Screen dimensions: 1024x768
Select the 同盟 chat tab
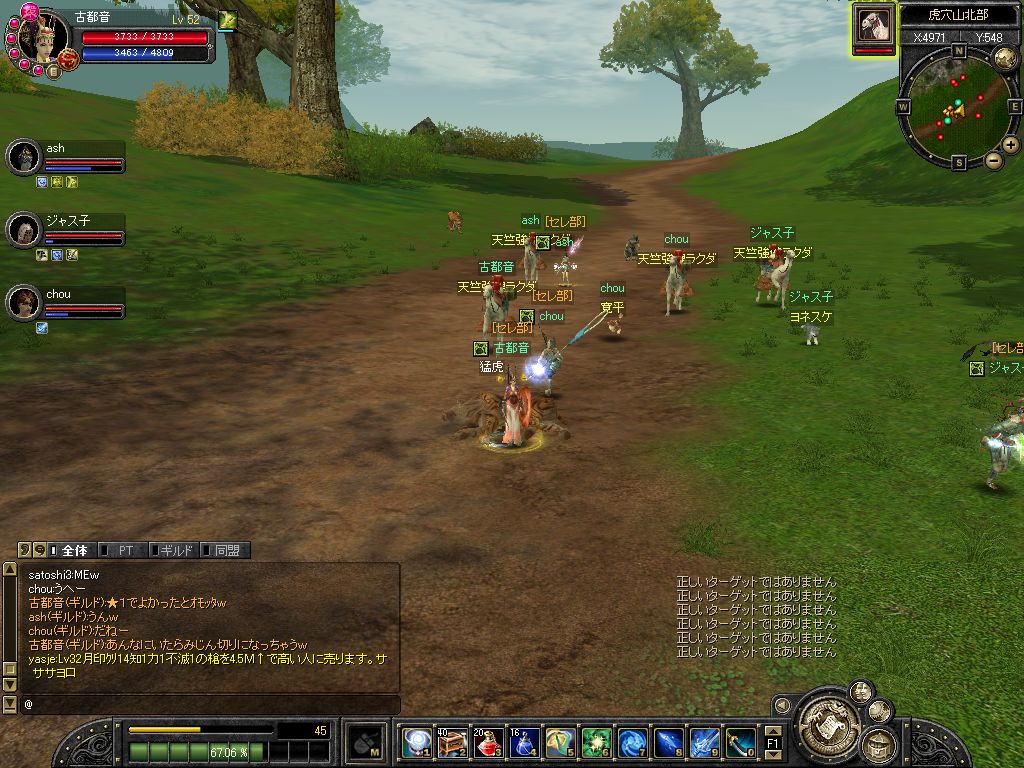[x=224, y=550]
